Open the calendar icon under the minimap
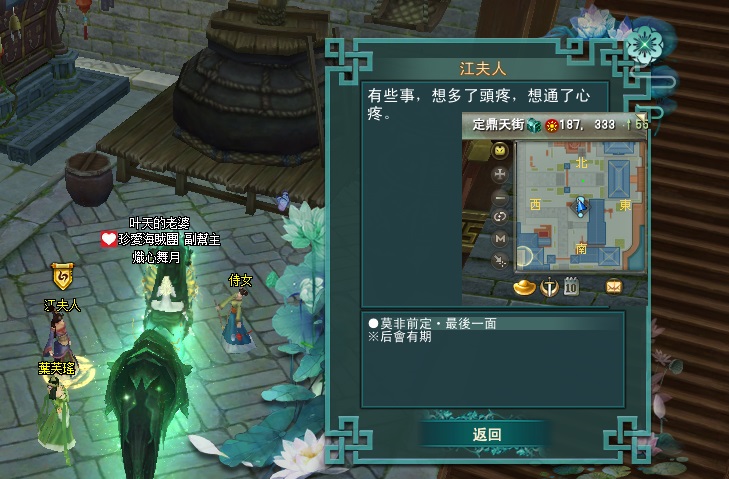This screenshot has width=729, height=479. point(572,288)
